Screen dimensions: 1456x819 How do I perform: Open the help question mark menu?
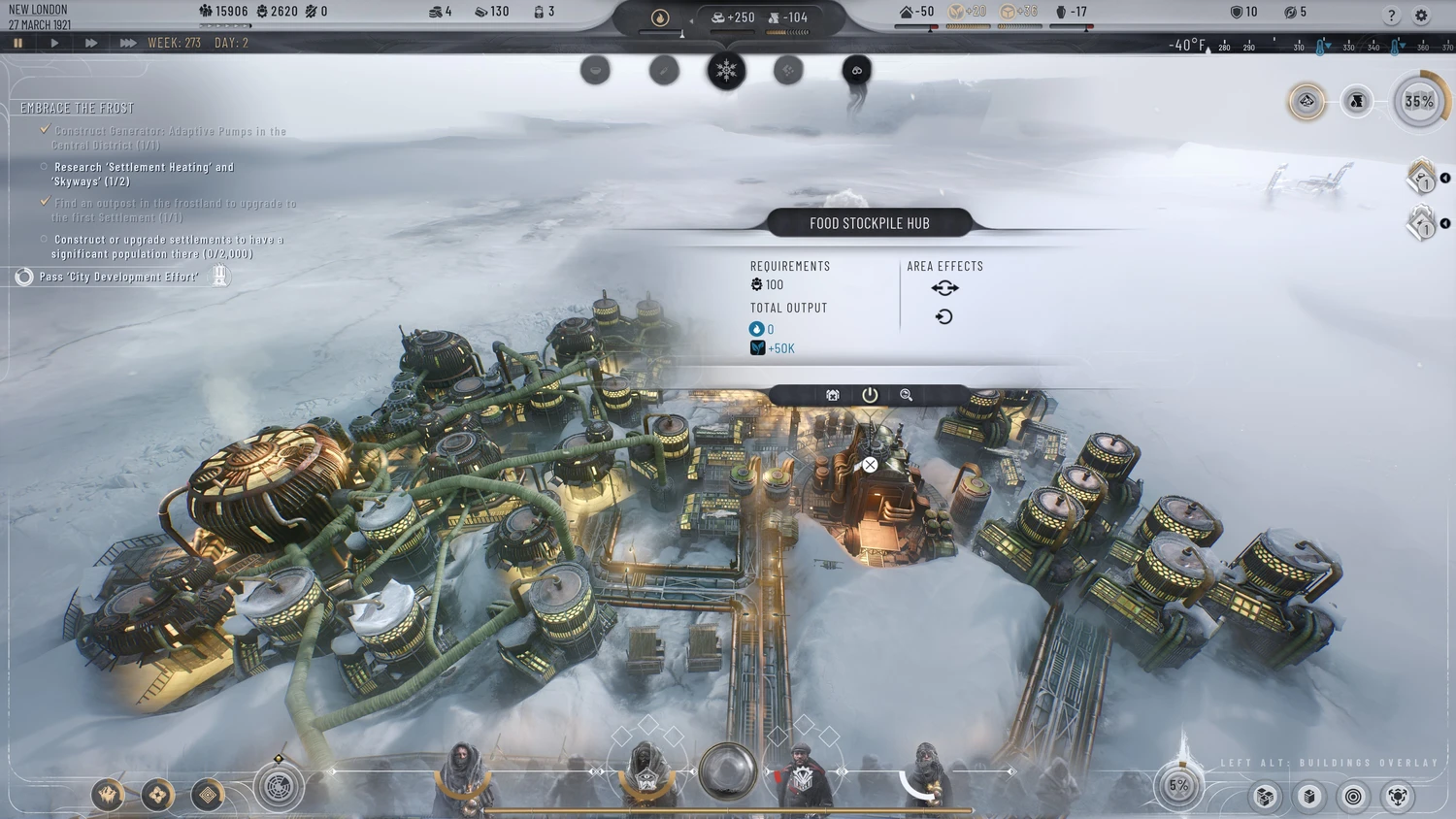[1391, 16]
